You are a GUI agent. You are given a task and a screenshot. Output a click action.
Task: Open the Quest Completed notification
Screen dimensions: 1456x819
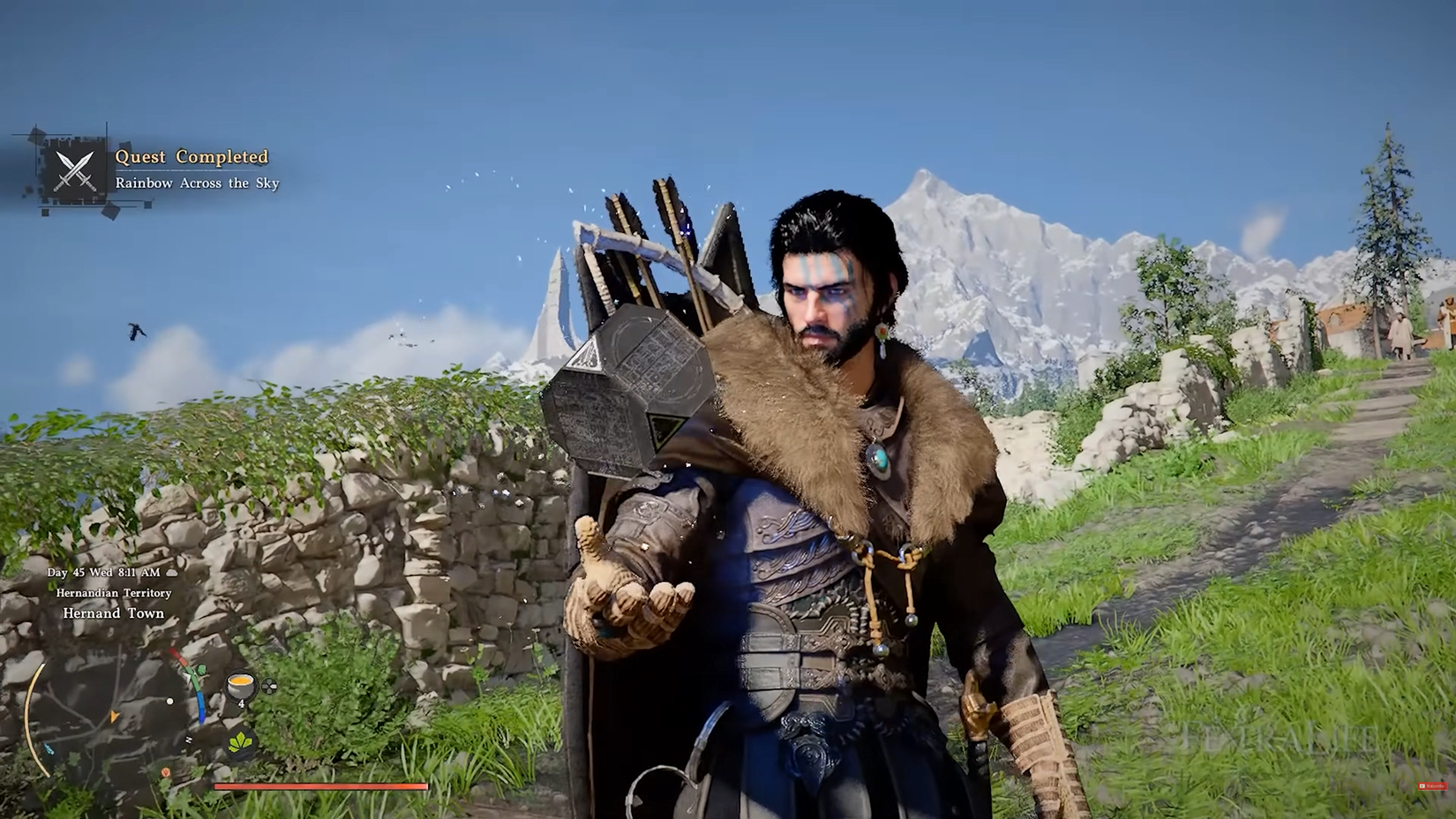191,157
